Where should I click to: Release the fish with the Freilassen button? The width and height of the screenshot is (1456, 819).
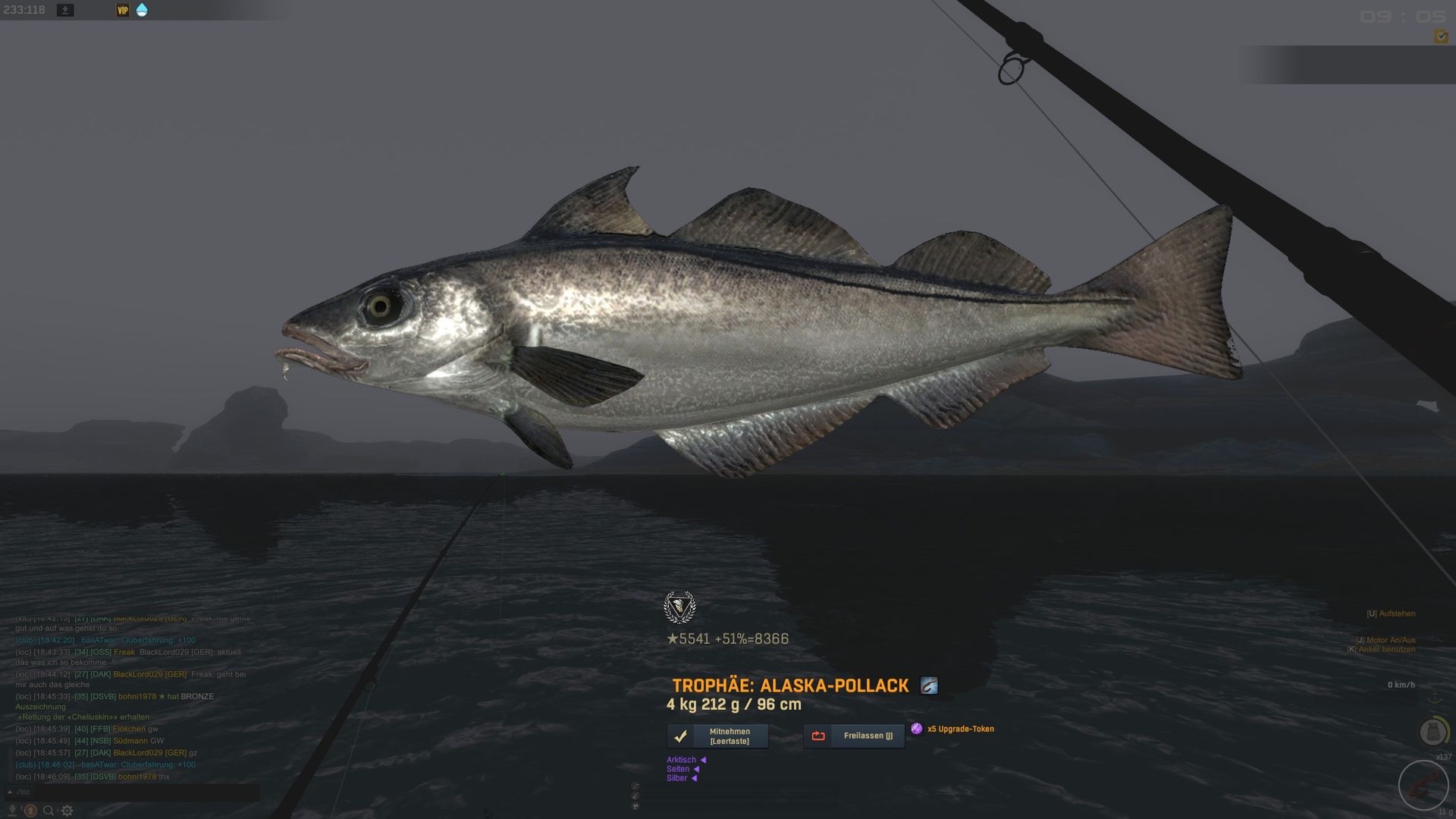[x=854, y=736]
